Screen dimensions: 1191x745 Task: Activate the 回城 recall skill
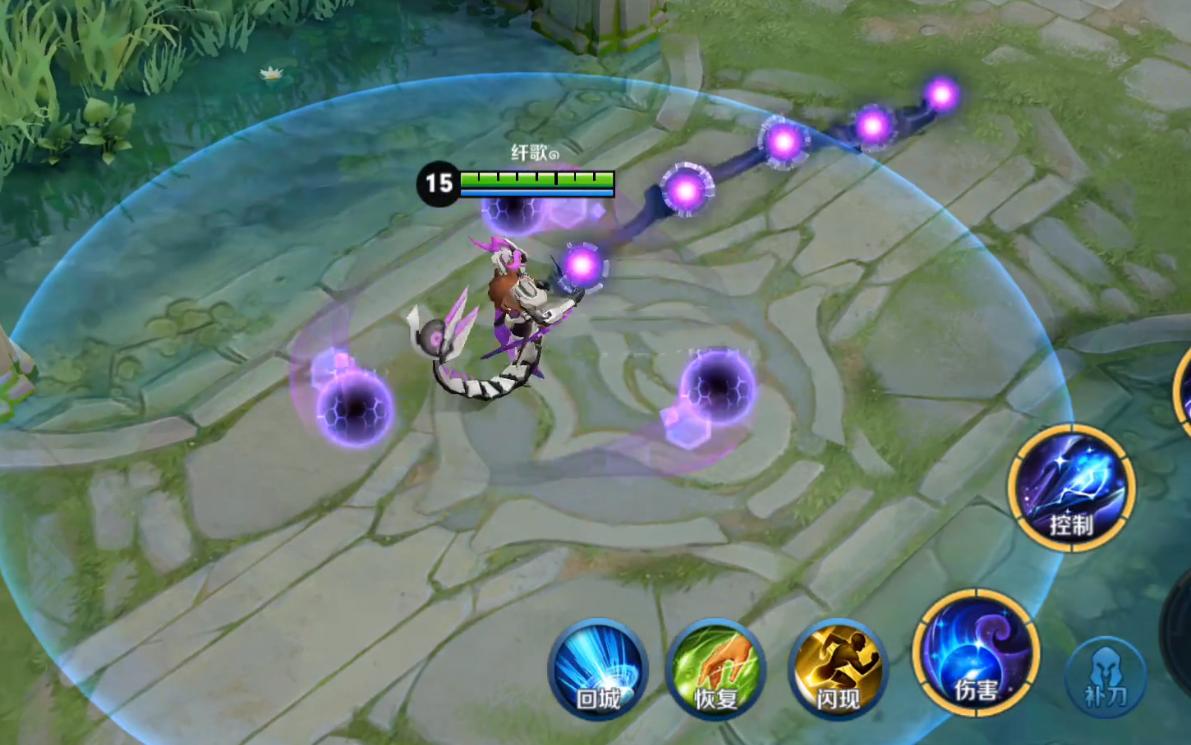click(x=598, y=669)
